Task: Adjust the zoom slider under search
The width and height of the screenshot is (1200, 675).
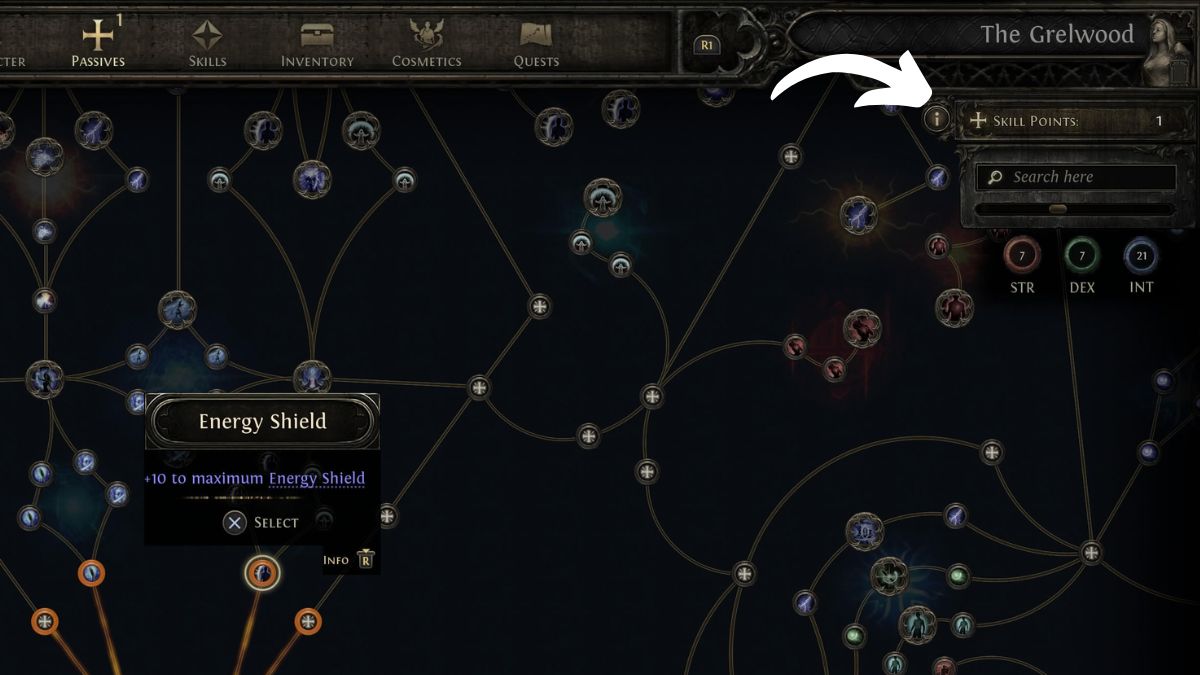Action: (x=1058, y=209)
